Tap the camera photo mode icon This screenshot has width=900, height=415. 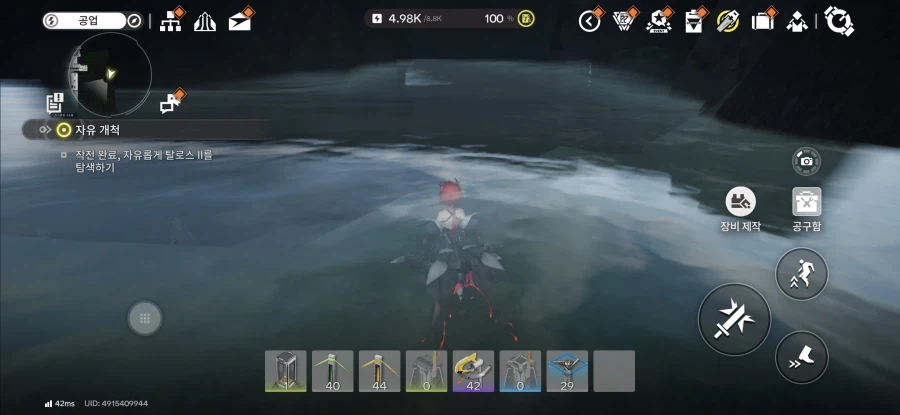[806, 160]
